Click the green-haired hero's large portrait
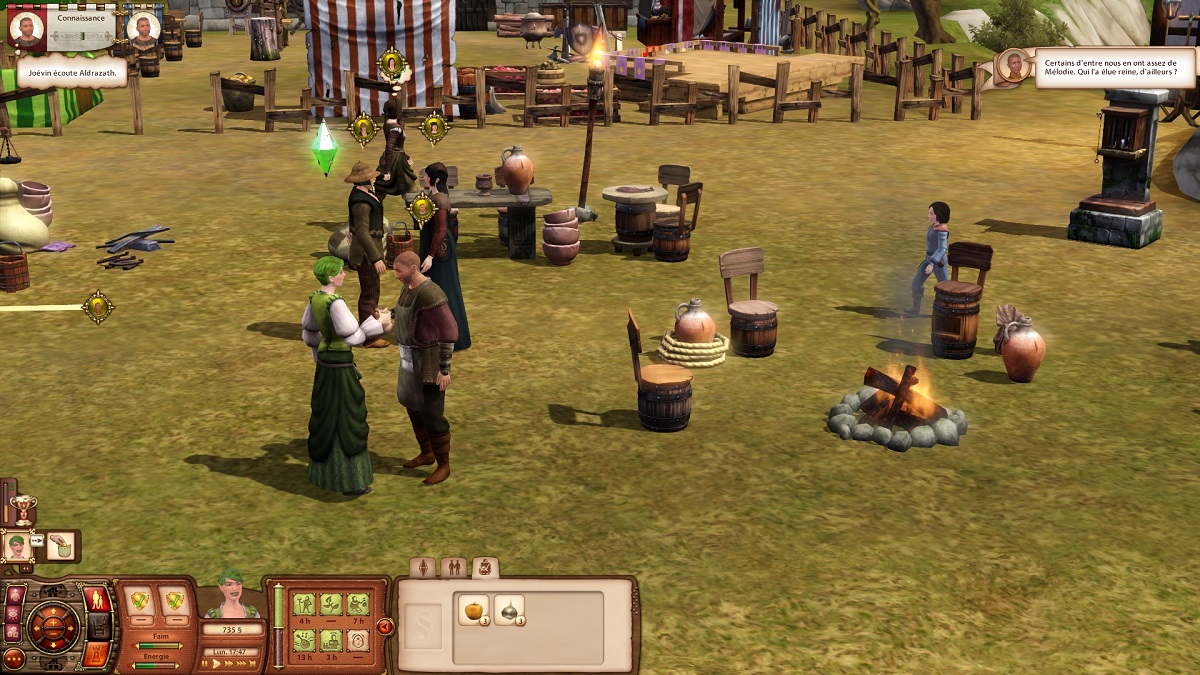Image resolution: width=1200 pixels, height=675 pixels. tap(231, 598)
